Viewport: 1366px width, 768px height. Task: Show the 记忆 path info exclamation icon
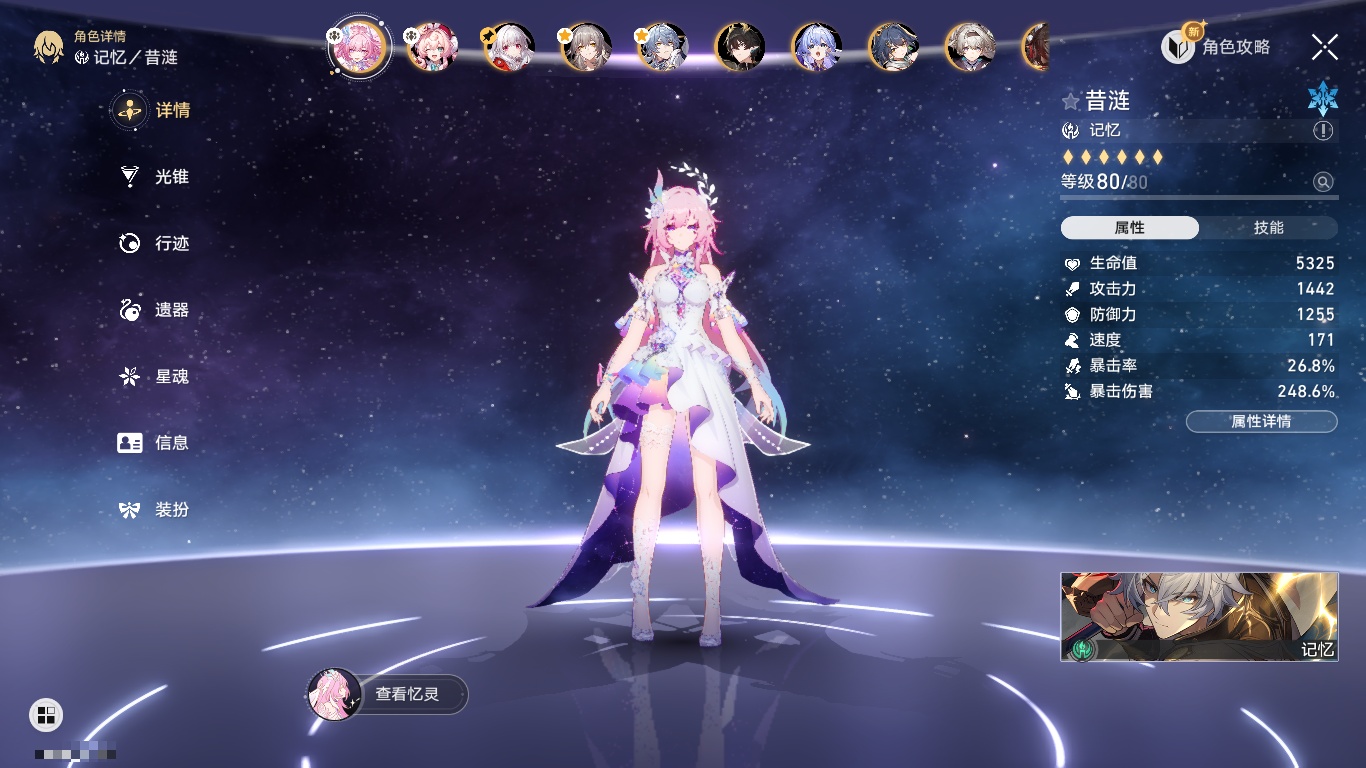pos(1323,131)
